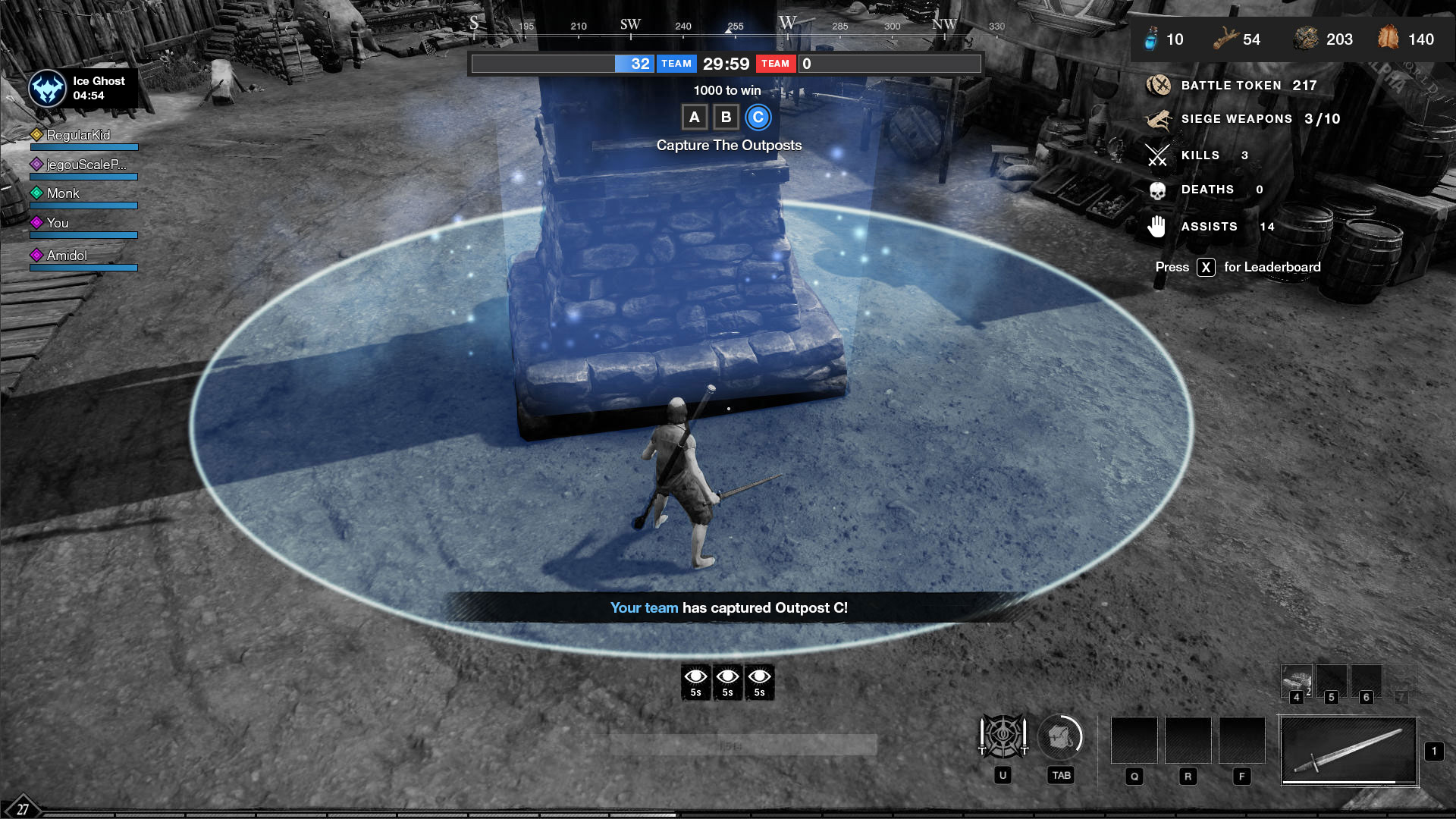Choose Amidol from the group list
Image resolution: width=1456 pixels, height=819 pixels.
coord(67,256)
